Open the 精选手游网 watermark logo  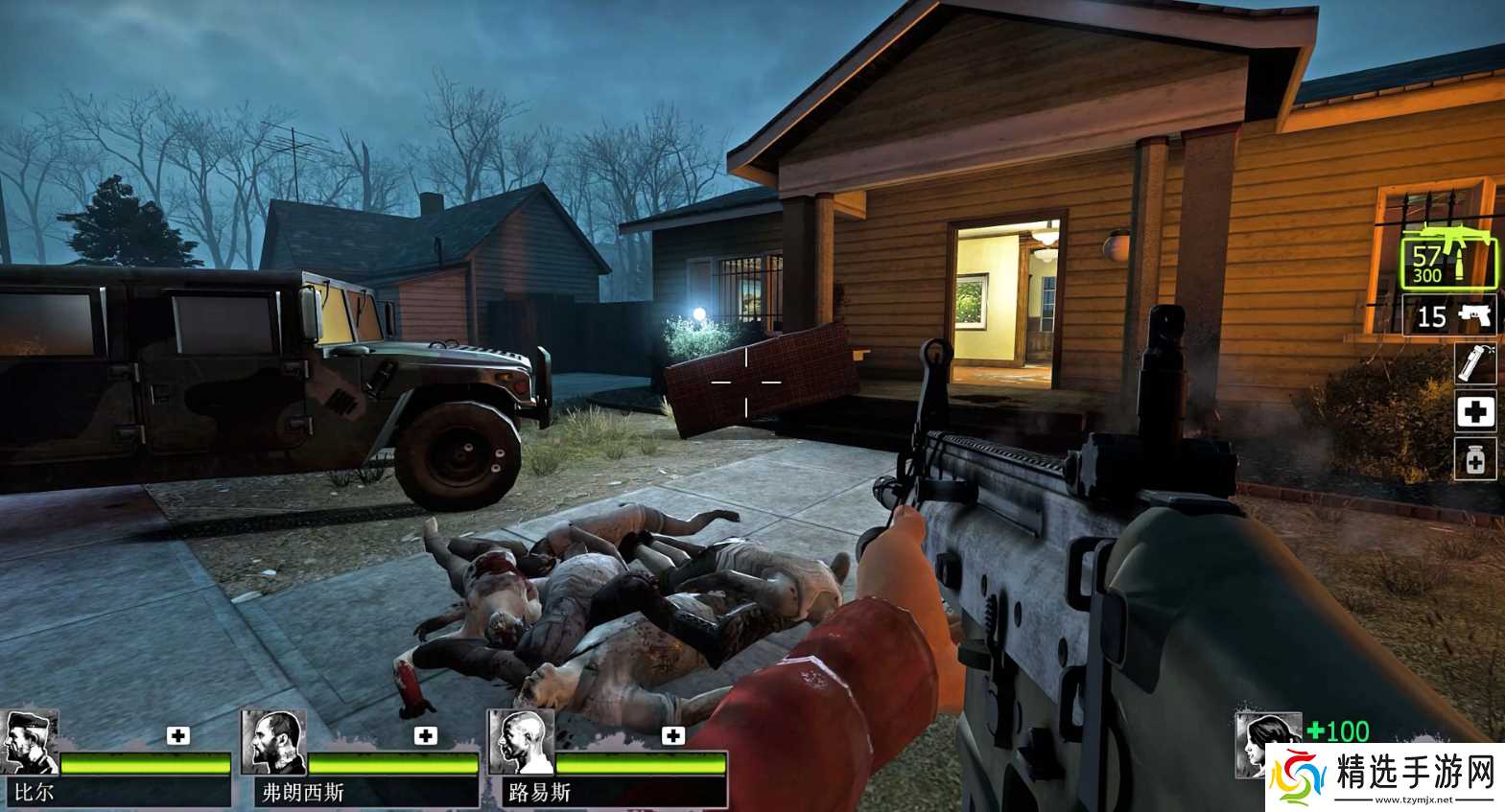point(1379,774)
